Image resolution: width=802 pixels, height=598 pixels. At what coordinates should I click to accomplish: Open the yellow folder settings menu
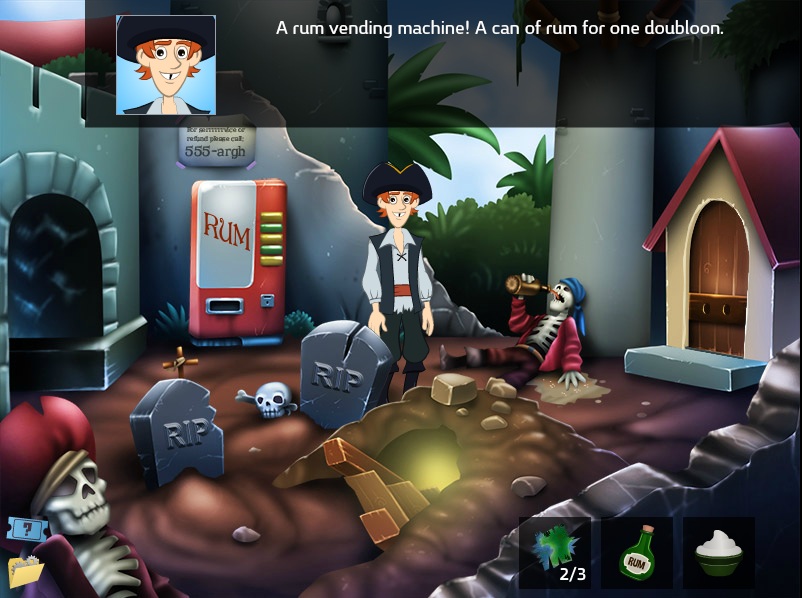[x=24, y=571]
